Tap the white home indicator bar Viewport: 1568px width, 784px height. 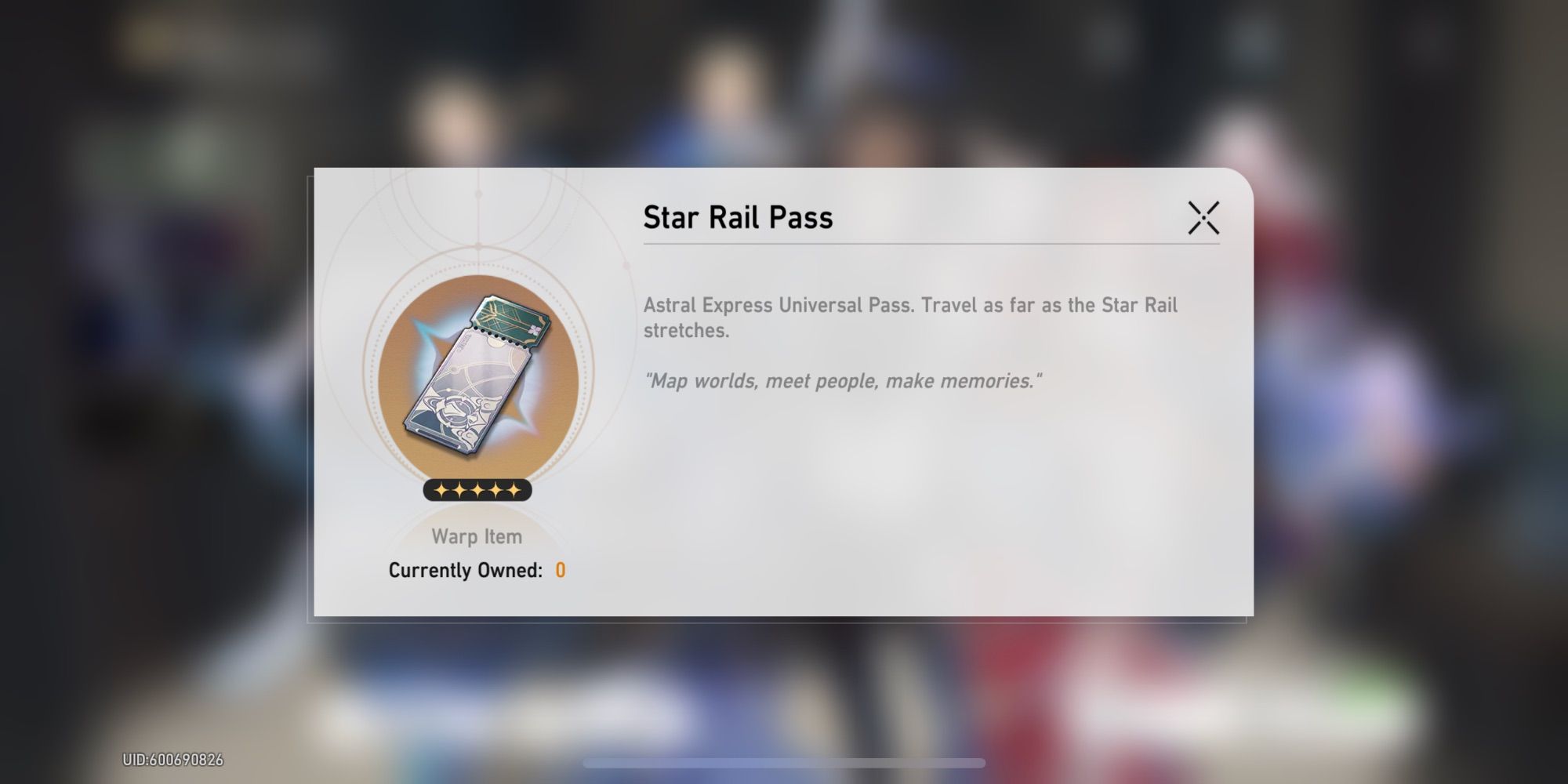pos(784,761)
